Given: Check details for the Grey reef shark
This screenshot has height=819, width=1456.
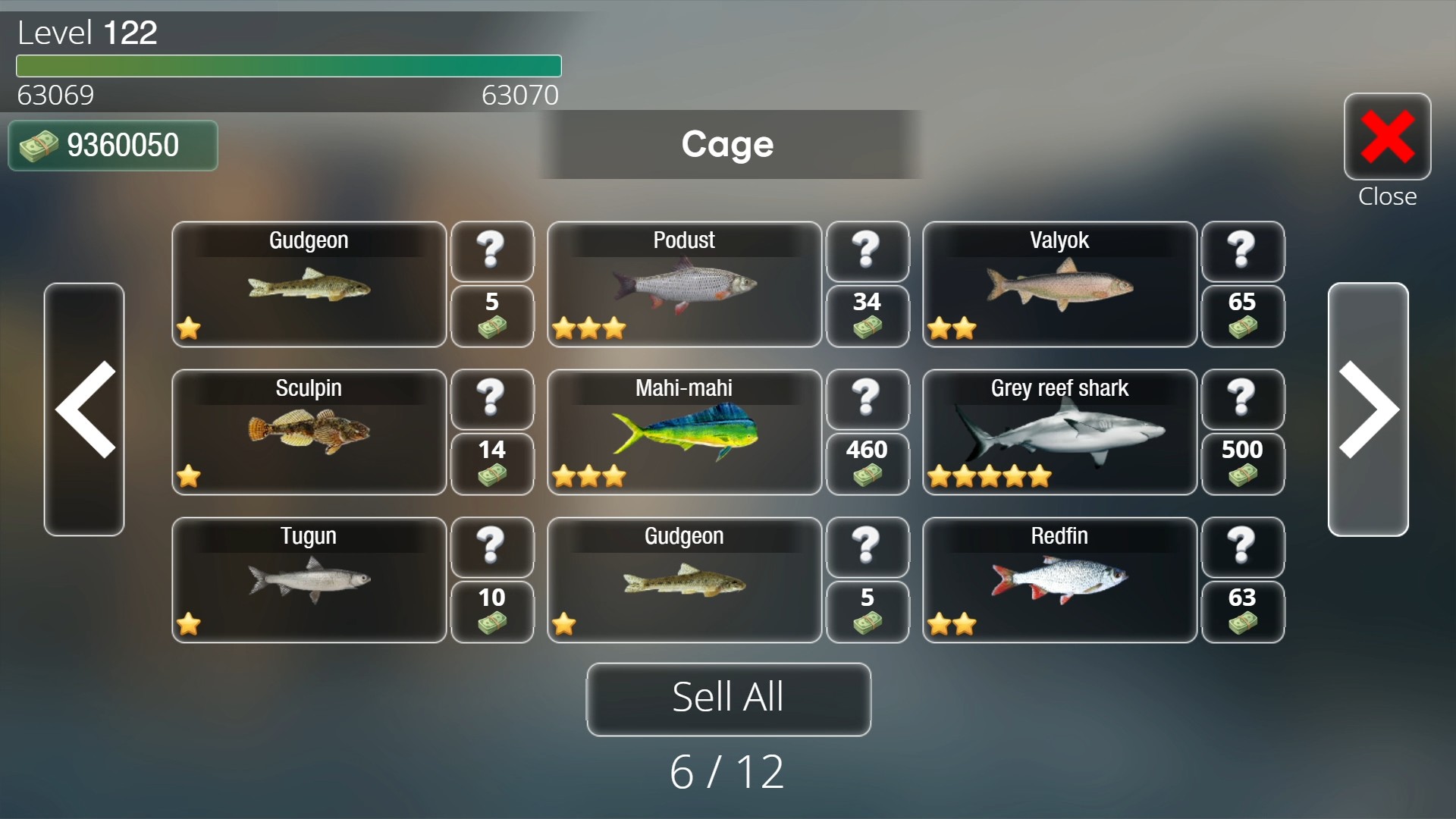Looking at the screenshot, I should (x=1243, y=400).
